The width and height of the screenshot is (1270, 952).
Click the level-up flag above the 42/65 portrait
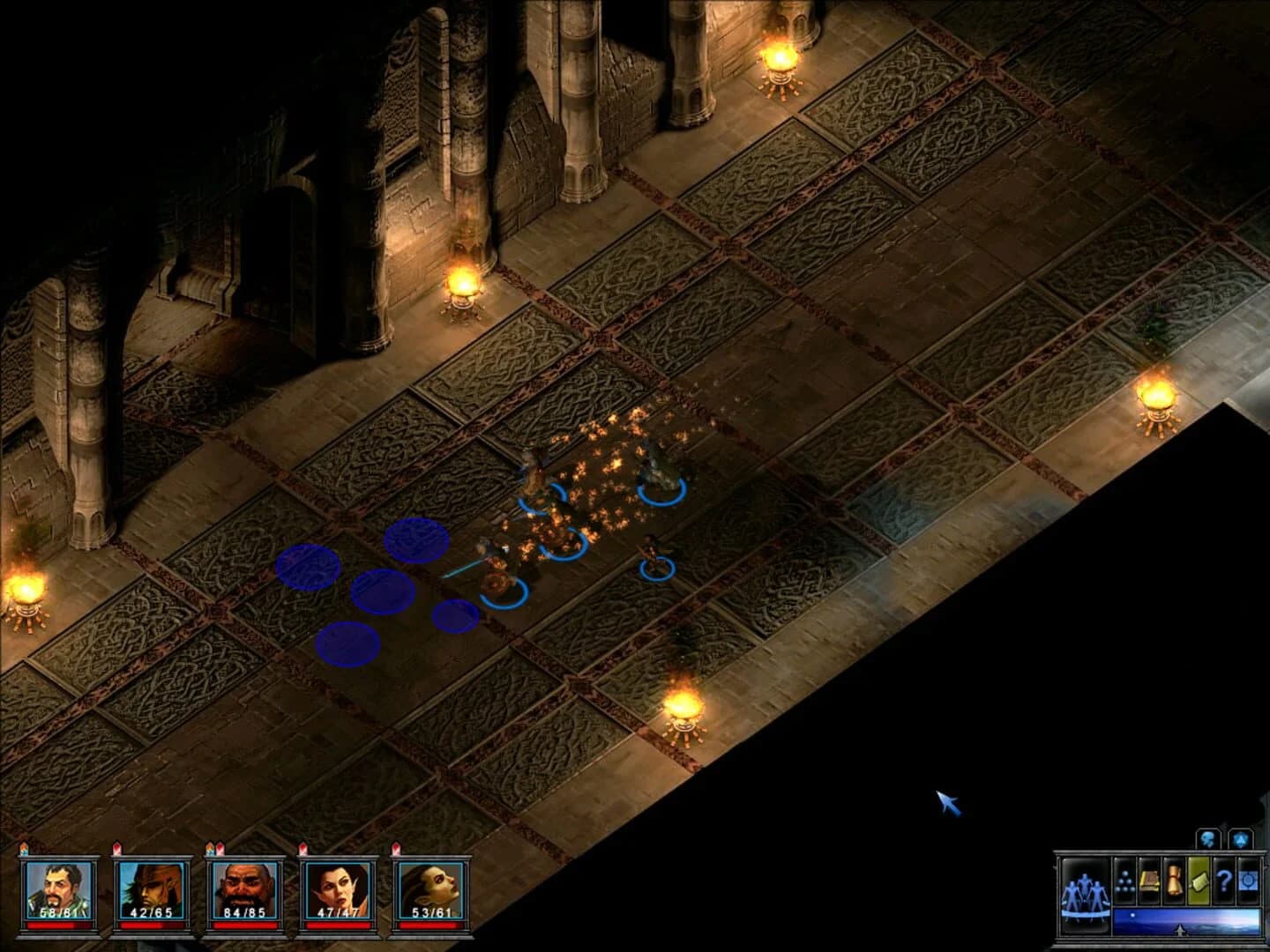[117, 848]
